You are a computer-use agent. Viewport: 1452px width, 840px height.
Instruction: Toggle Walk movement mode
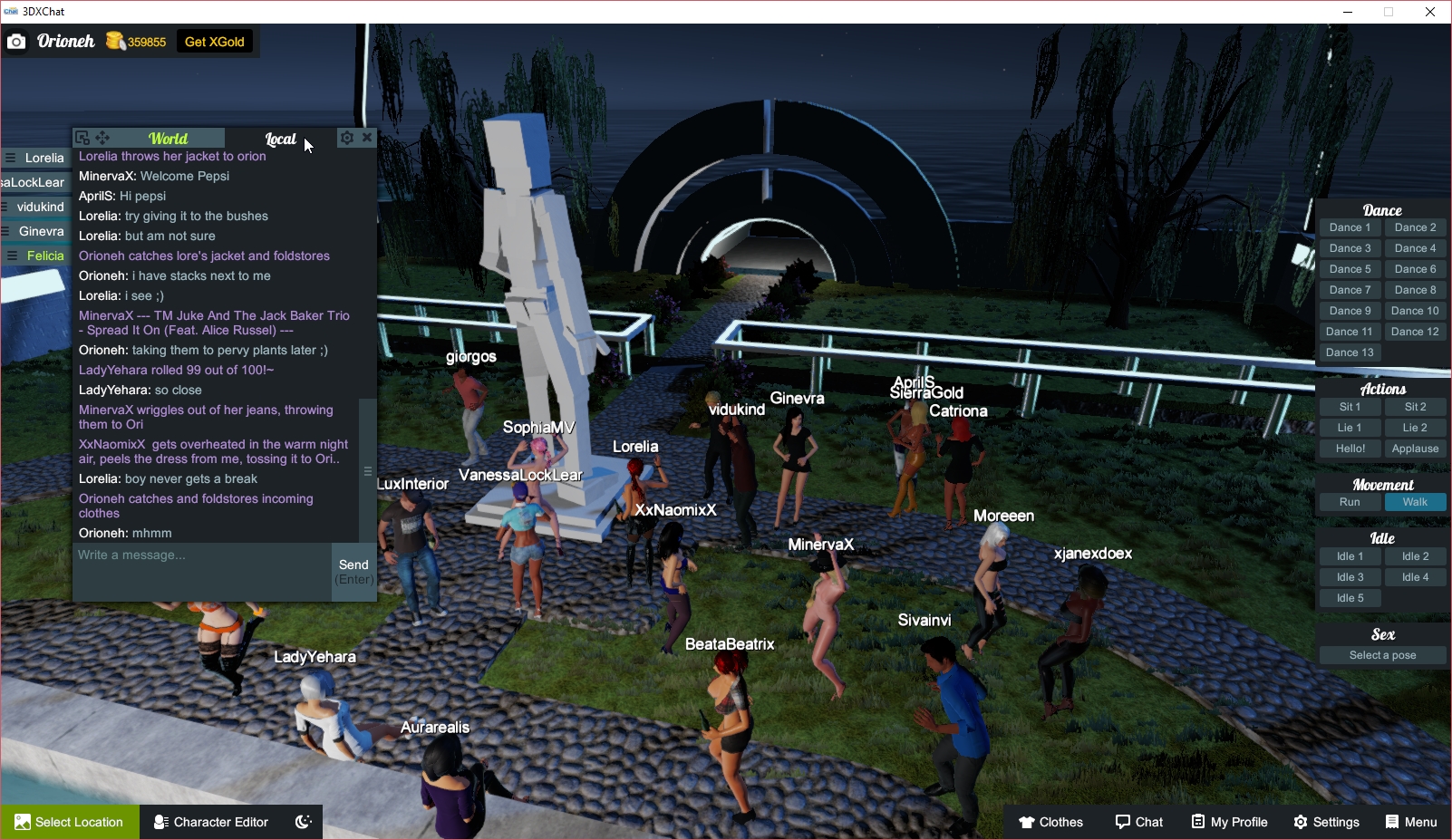pyautogui.click(x=1416, y=501)
